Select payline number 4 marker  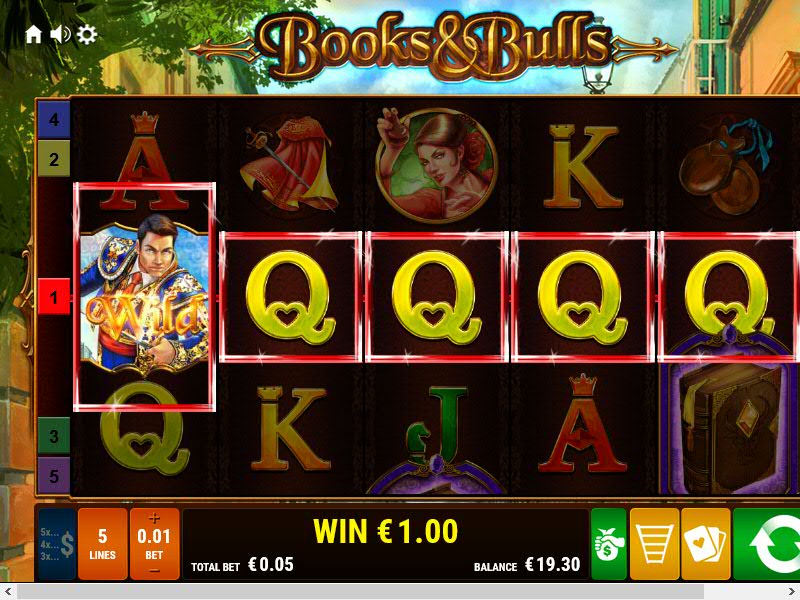click(x=54, y=120)
